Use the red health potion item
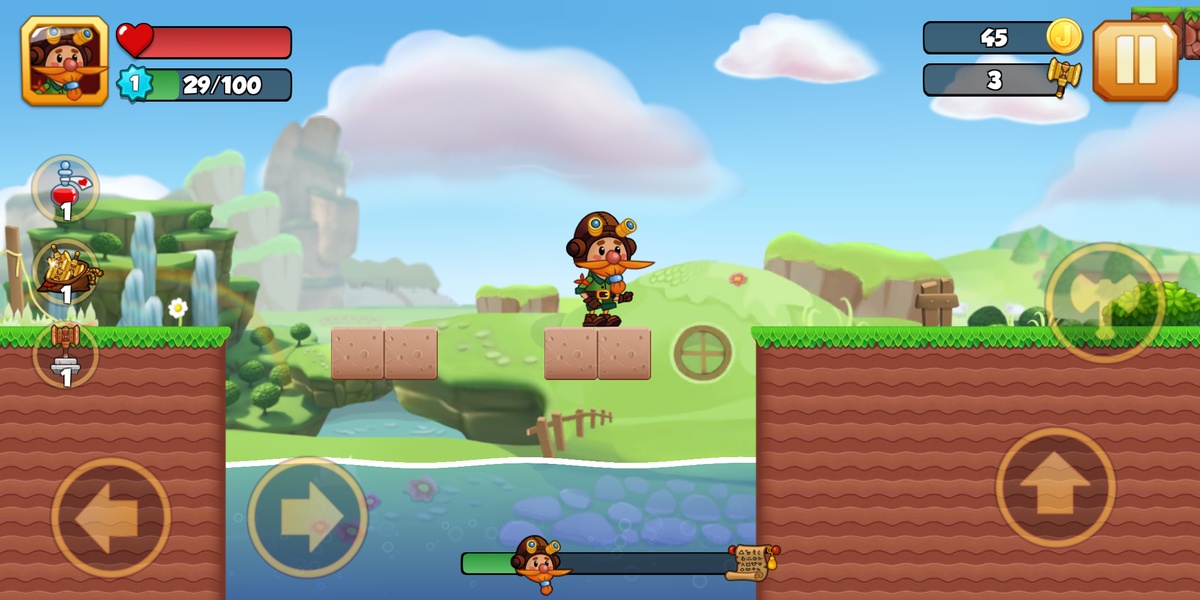Viewport: 1200px width, 600px height. pyautogui.click(x=66, y=188)
